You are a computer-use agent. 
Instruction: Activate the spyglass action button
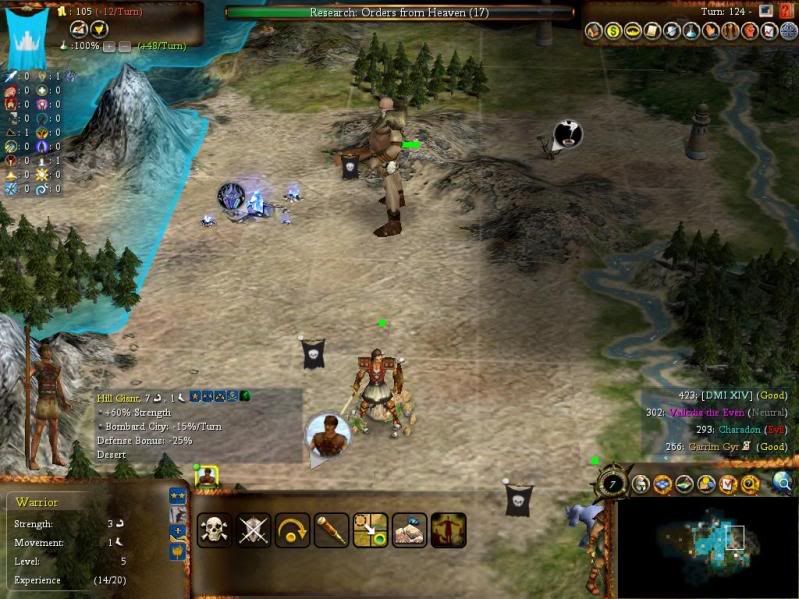[331, 529]
